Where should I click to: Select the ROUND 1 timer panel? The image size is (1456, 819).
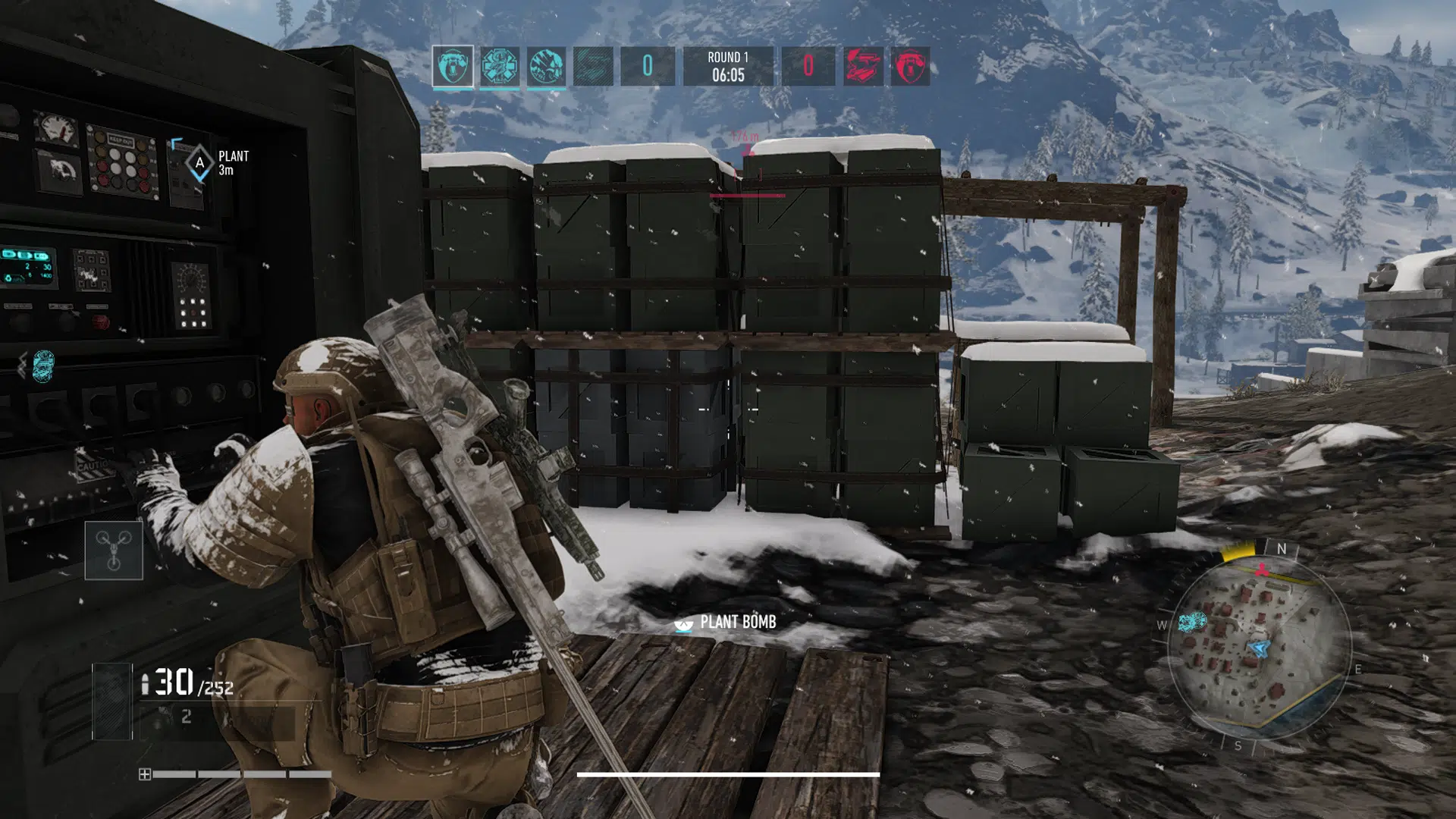click(730, 67)
